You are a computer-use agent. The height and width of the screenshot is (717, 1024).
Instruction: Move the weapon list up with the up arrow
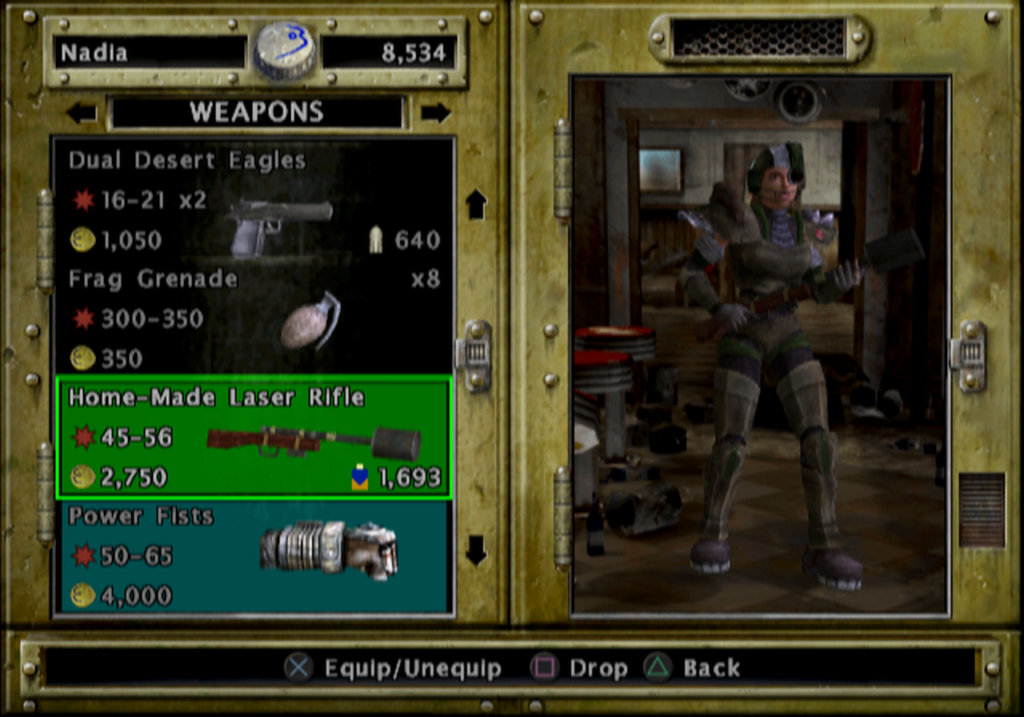pyautogui.click(x=476, y=204)
